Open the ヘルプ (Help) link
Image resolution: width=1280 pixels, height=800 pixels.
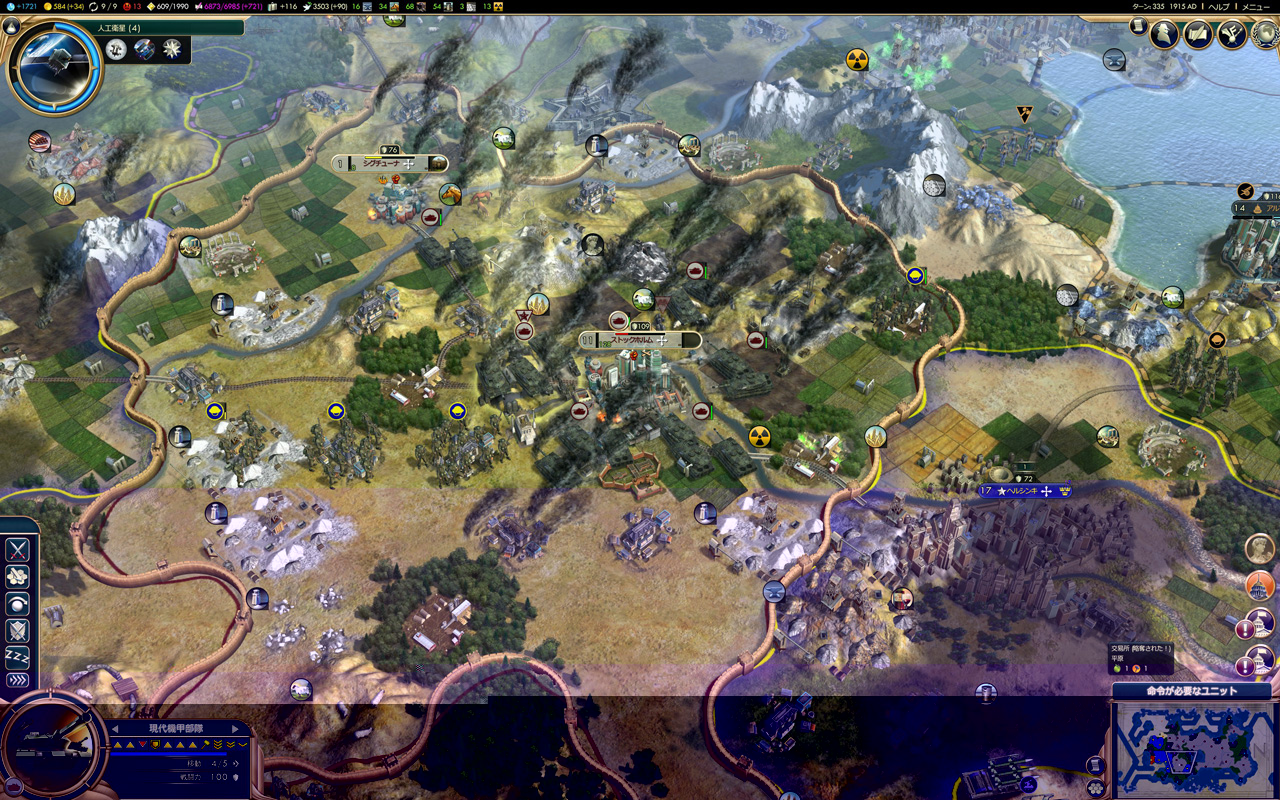(x=1218, y=6)
